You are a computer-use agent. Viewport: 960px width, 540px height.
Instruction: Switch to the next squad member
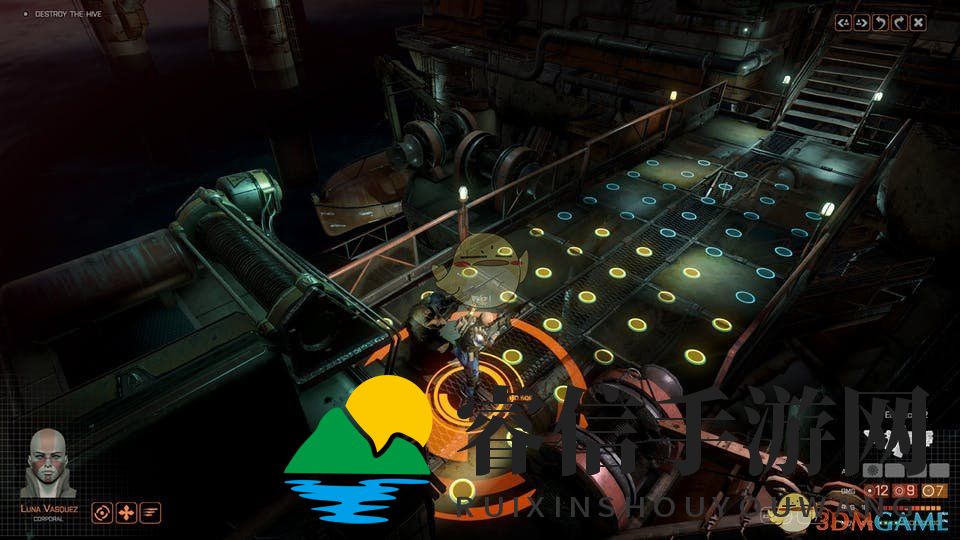863,22
